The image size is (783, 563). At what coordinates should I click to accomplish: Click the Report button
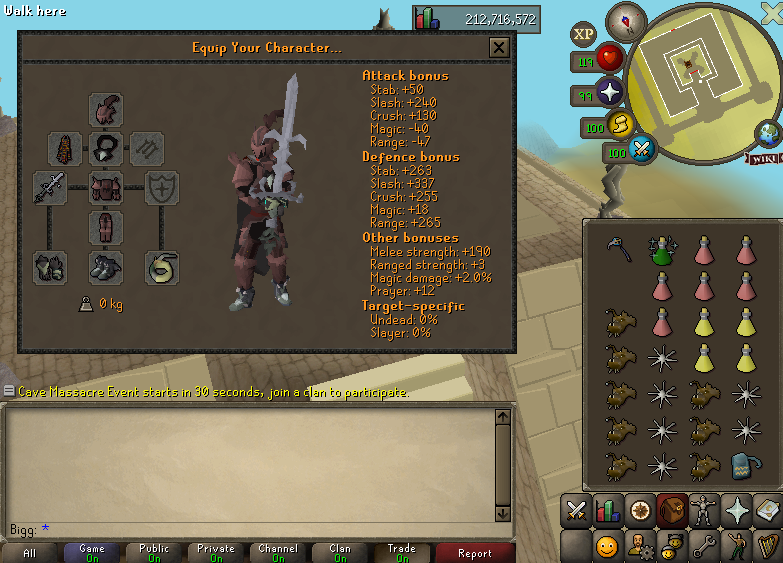(474, 553)
